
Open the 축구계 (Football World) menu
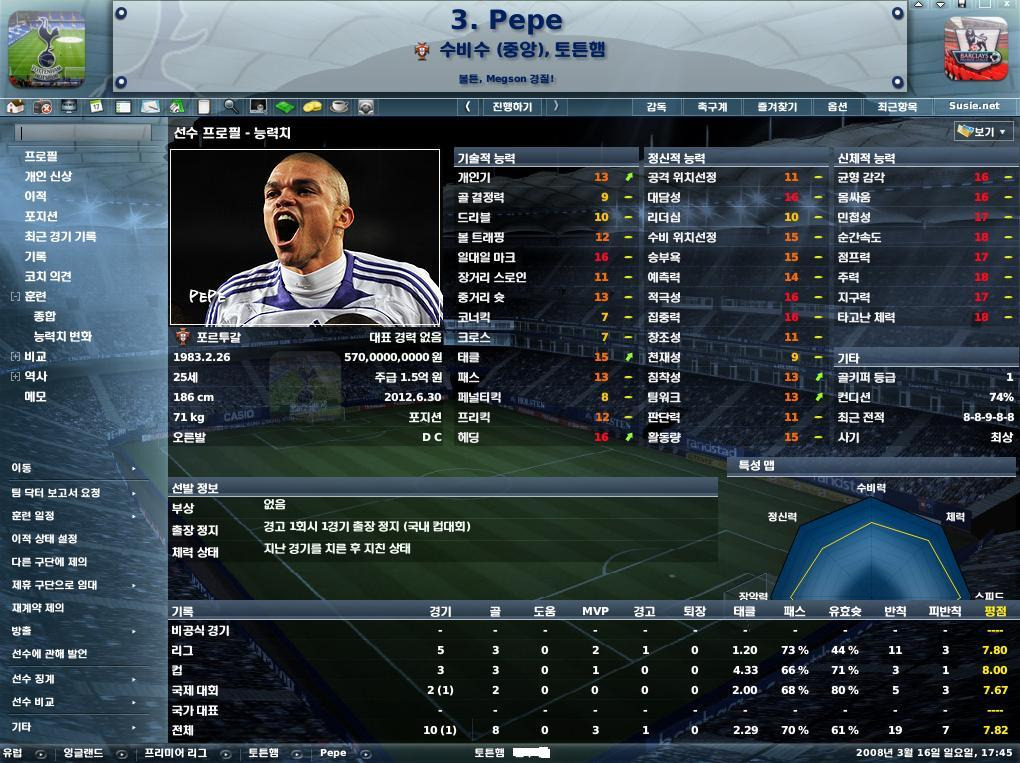[712, 106]
